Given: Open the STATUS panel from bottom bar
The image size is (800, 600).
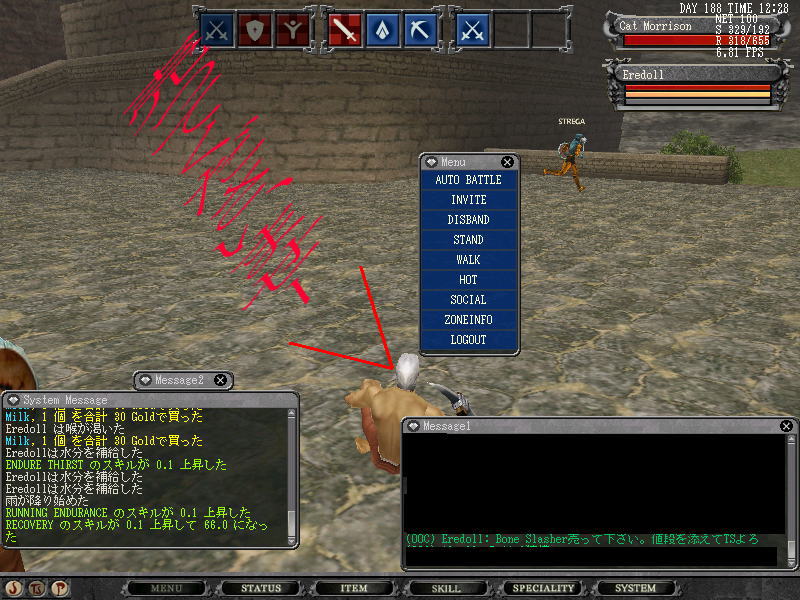Looking at the screenshot, I should 261,588.
